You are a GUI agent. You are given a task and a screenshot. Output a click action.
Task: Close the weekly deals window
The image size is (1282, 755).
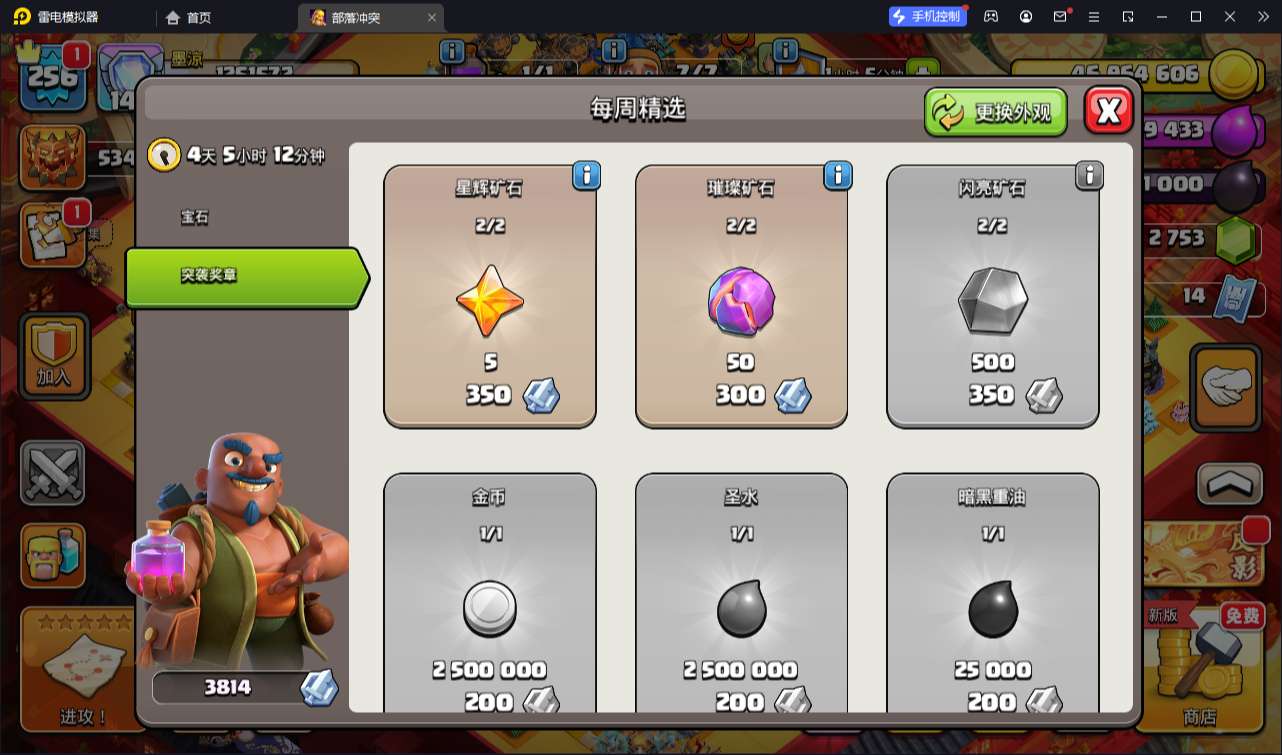point(1108,111)
